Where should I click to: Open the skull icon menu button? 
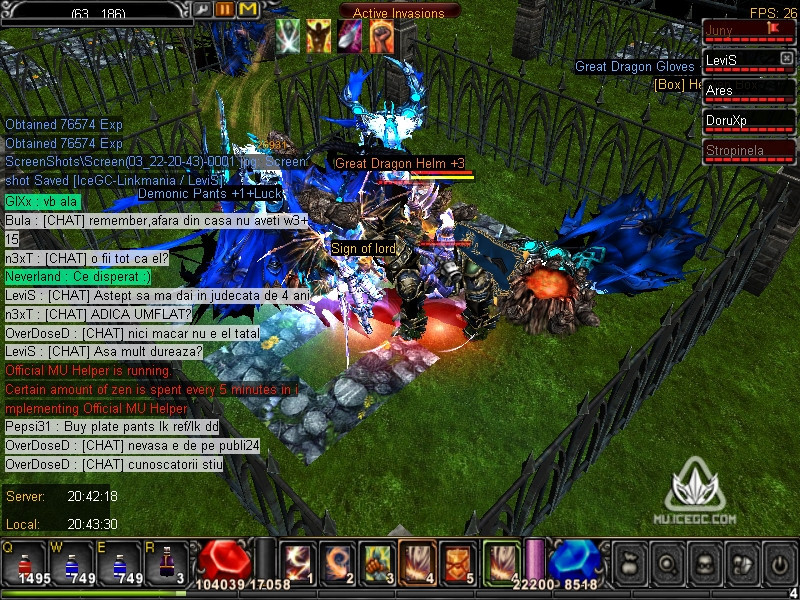tap(703, 563)
